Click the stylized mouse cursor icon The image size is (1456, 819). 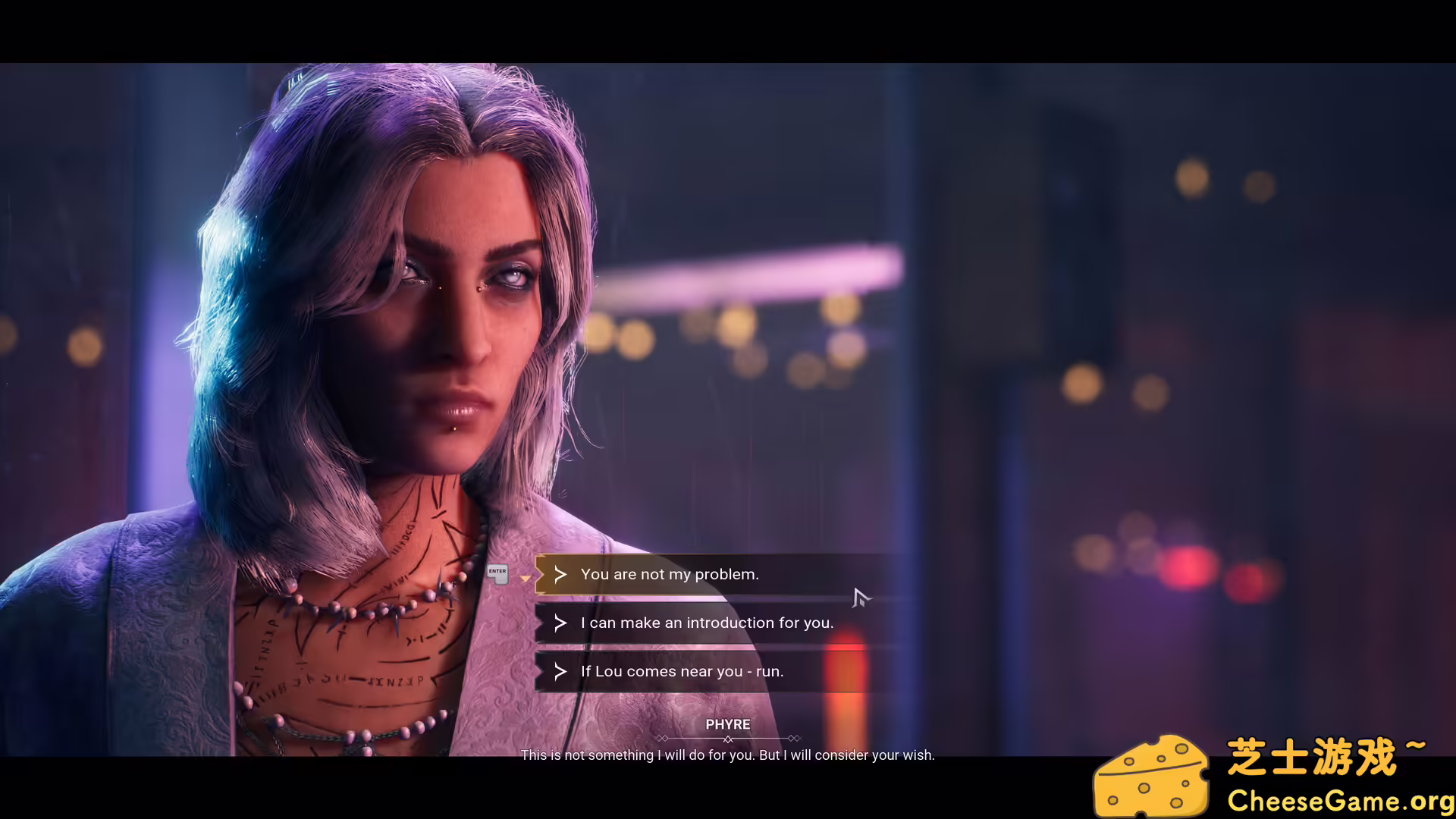(x=861, y=599)
